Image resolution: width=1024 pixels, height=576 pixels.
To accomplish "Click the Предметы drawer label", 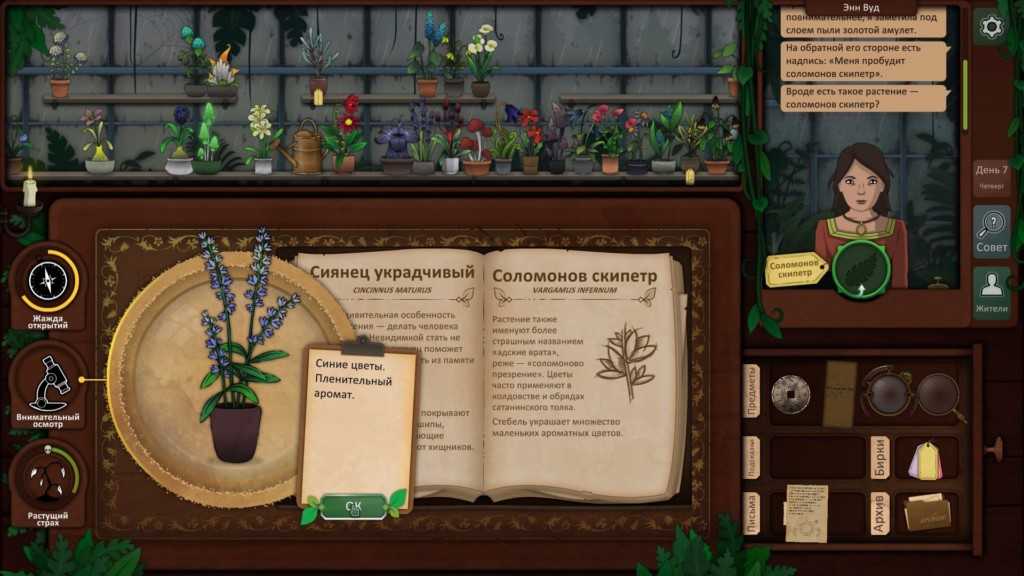I will point(753,391).
